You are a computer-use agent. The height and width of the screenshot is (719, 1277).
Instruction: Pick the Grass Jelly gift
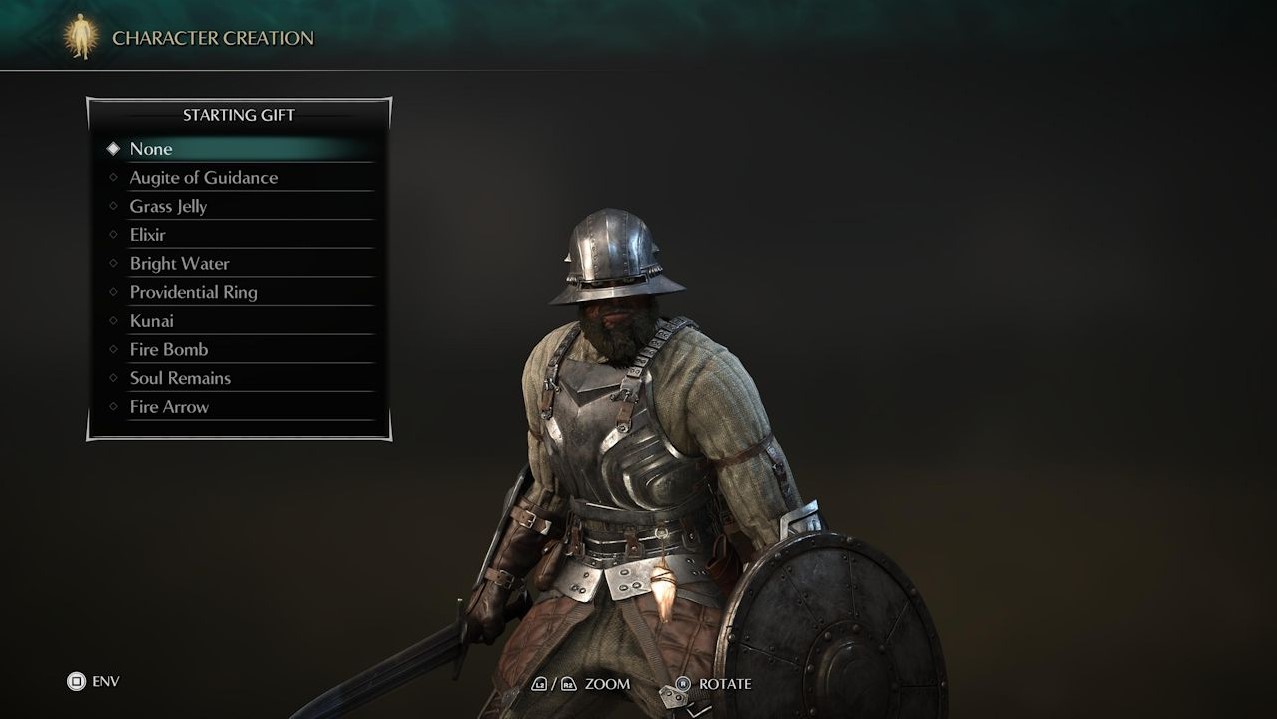pos(168,207)
